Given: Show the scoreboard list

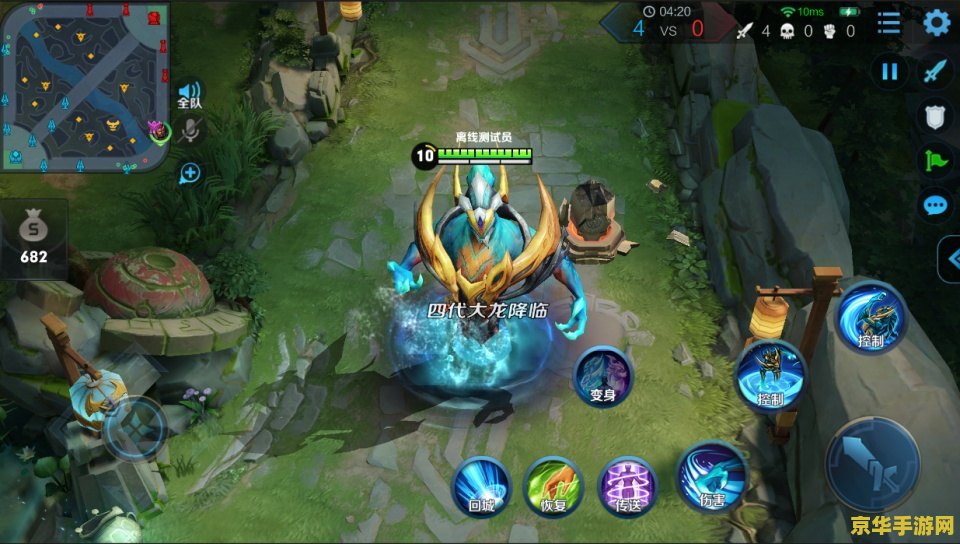Looking at the screenshot, I should [x=888, y=23].
